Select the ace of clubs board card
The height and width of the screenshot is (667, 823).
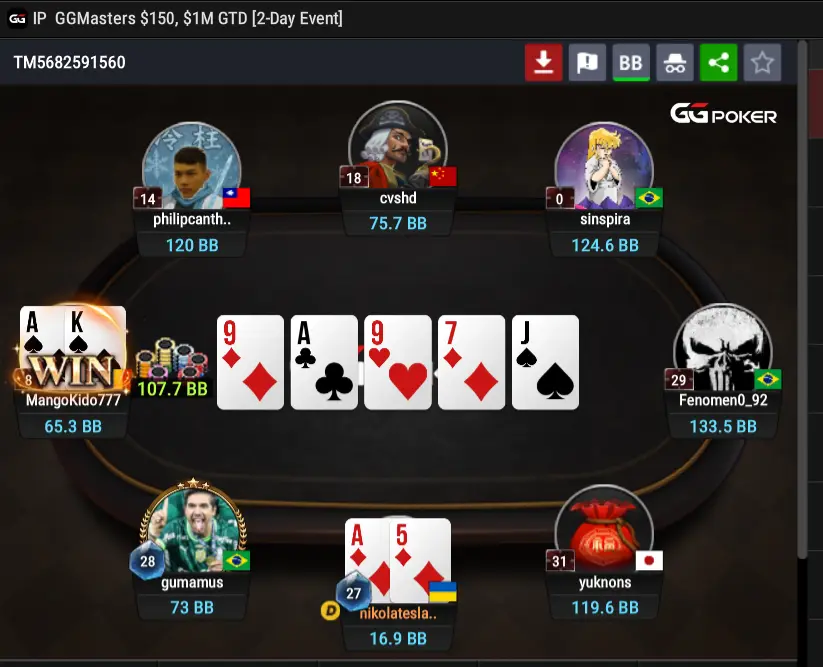(324, 362)
